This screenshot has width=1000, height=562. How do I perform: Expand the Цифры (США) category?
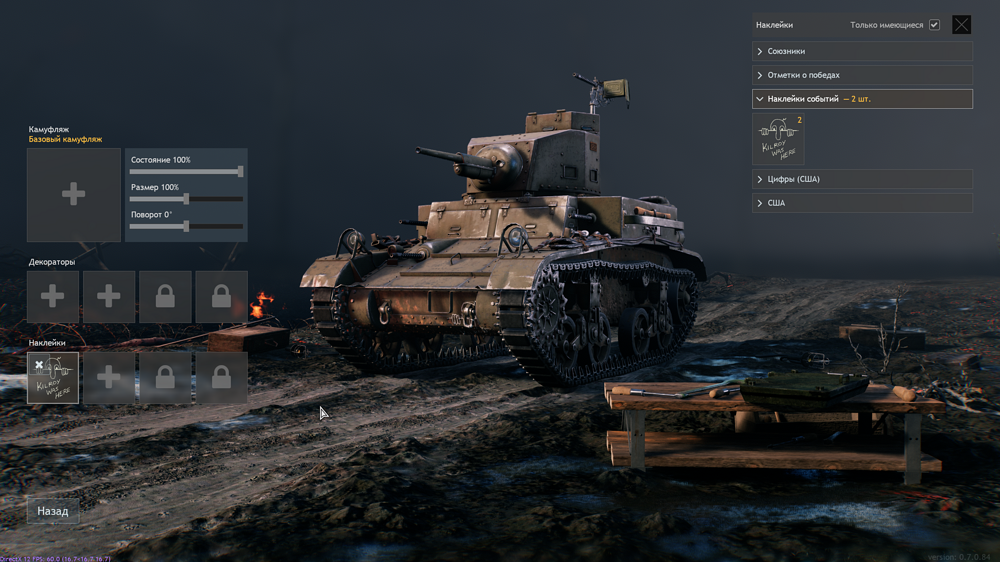coord(862,179)
